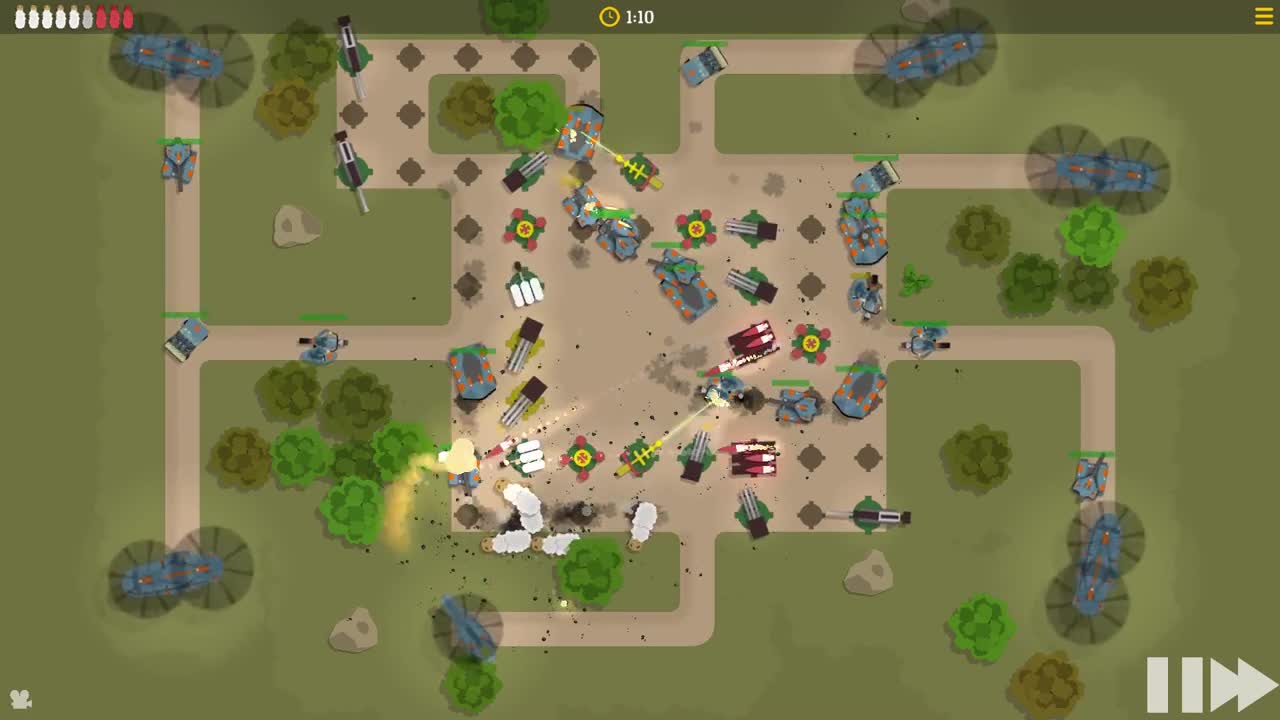Click the clock timer showing 1:10
1280x720 pixels.
pyautogui.click(x=628, y=16)
